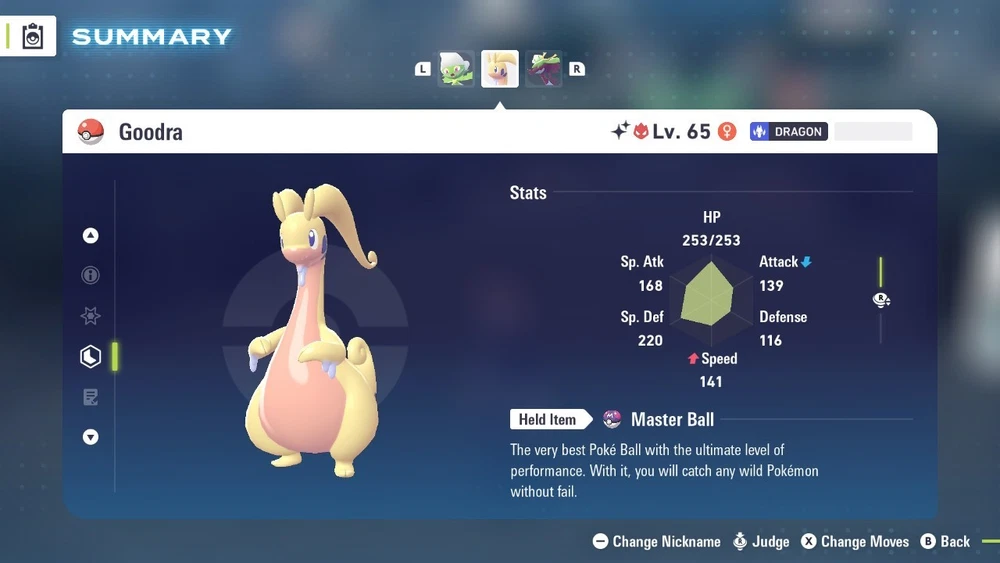Select the hexagon stats page icon

coord(91,356)
